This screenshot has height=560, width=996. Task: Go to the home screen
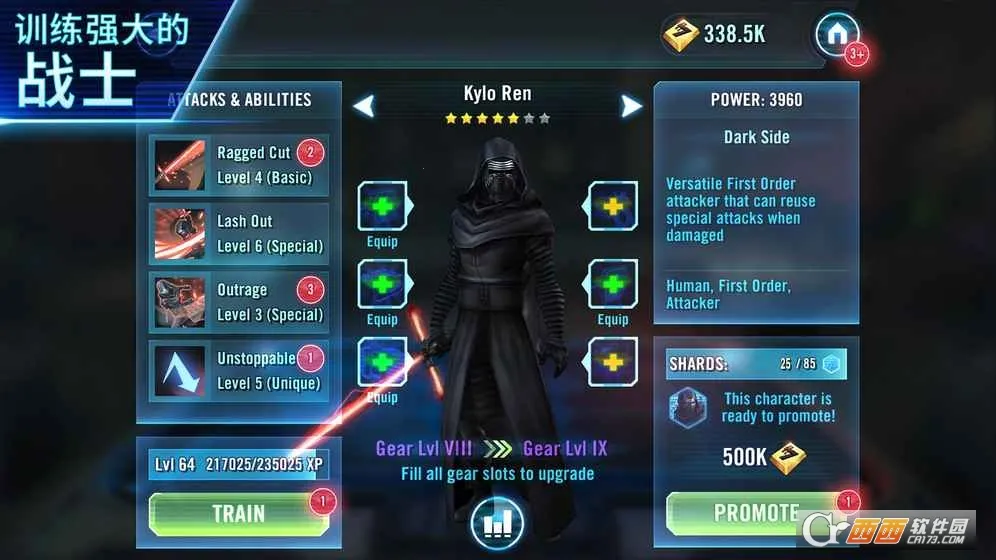pyautogui.click(x=836, y=36)
